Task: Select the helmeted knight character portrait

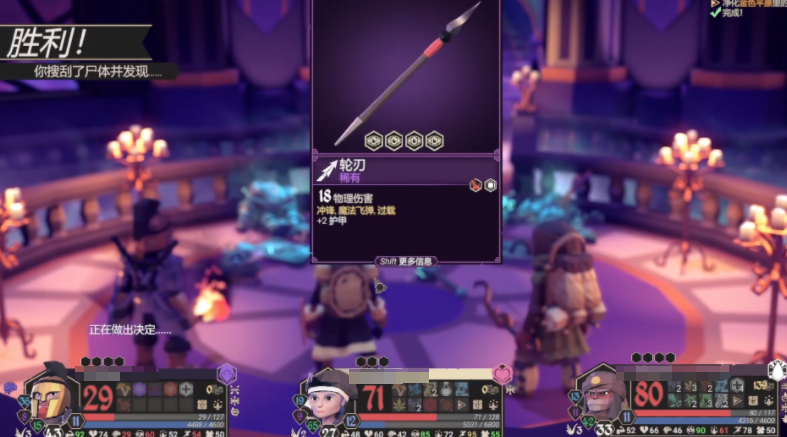Action: pos(50,397)
